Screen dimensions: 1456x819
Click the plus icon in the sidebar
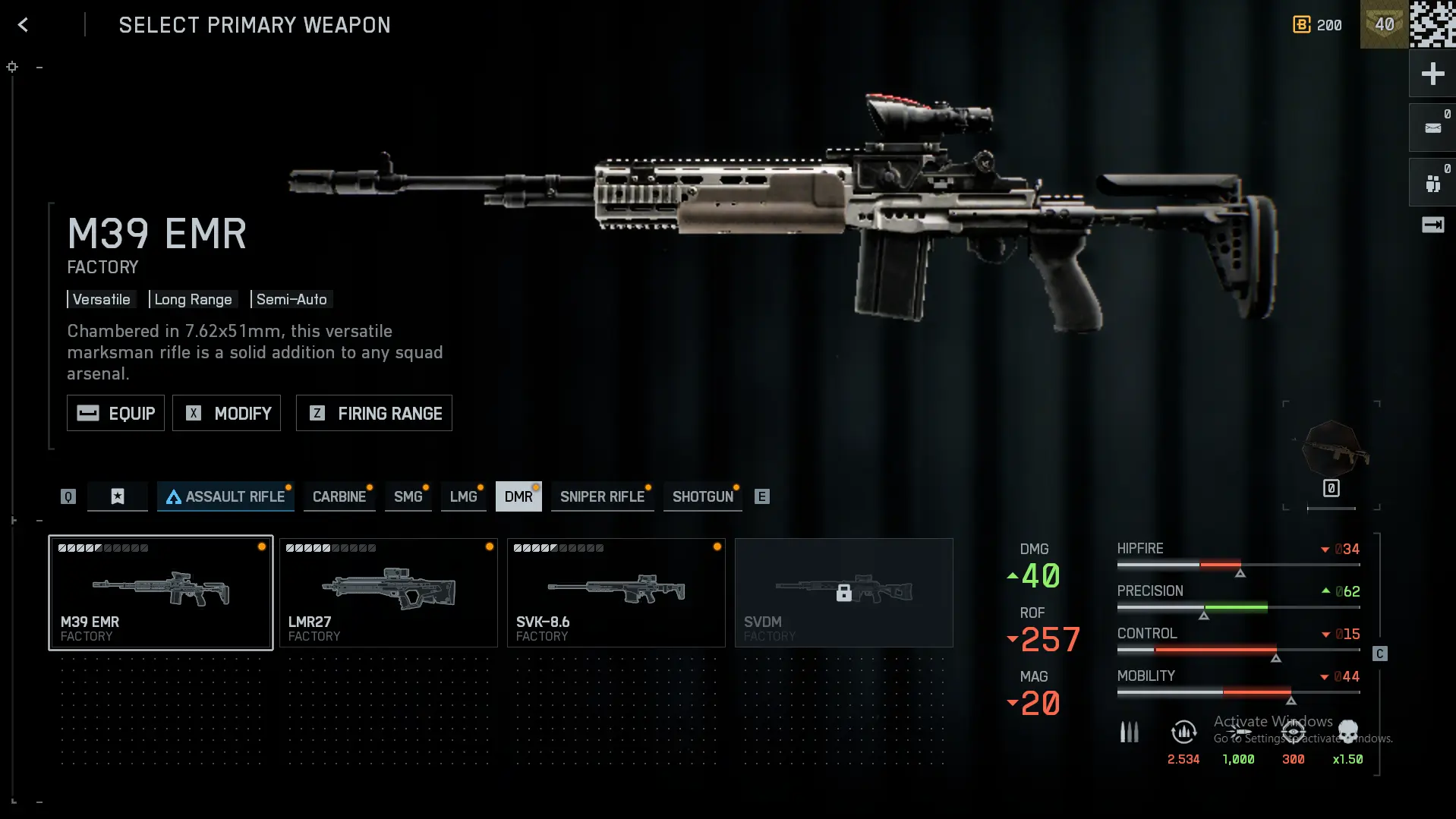point(1432,74)
